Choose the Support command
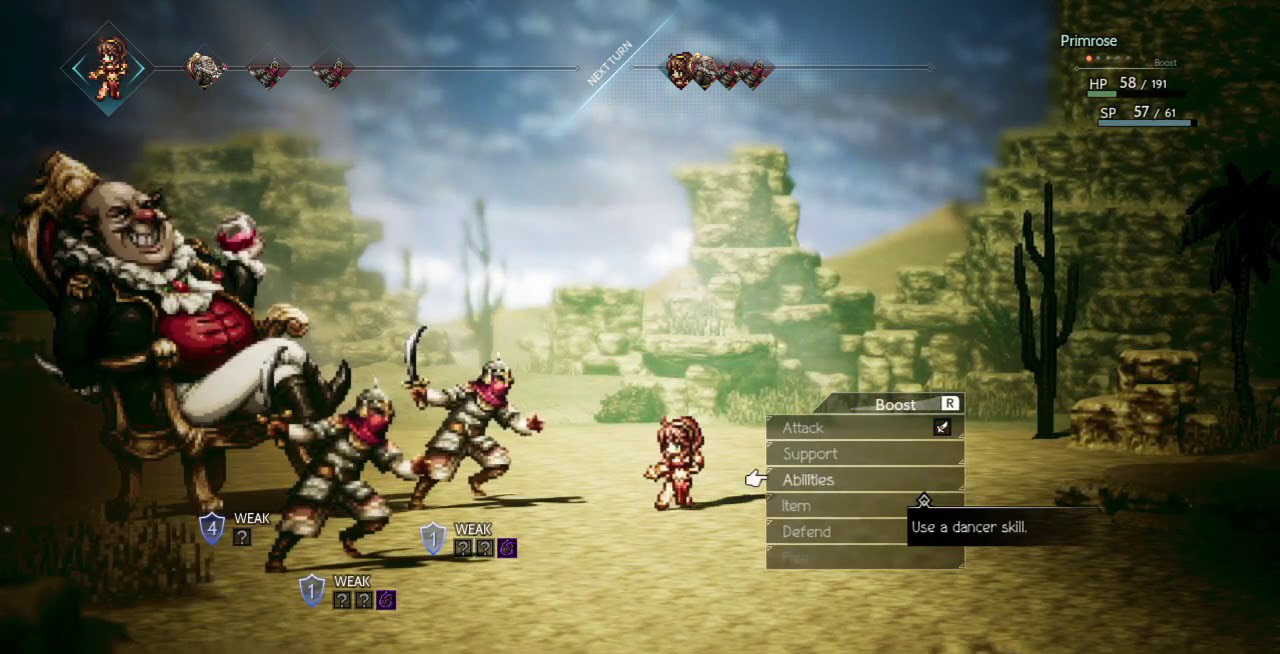 [x=810, y=454]
